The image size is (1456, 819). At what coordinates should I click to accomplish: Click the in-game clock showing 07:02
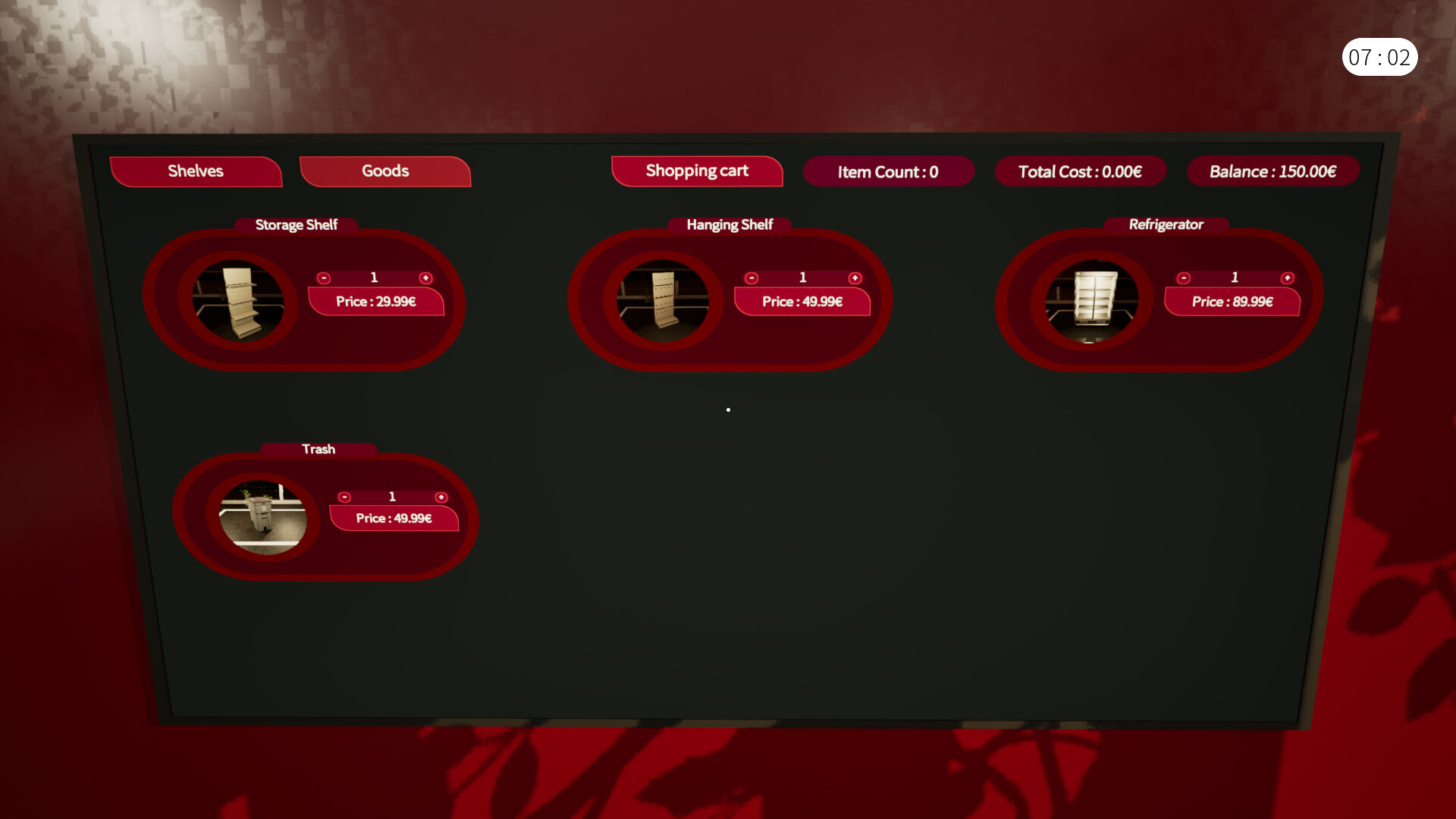click(x=1380, y=56)
